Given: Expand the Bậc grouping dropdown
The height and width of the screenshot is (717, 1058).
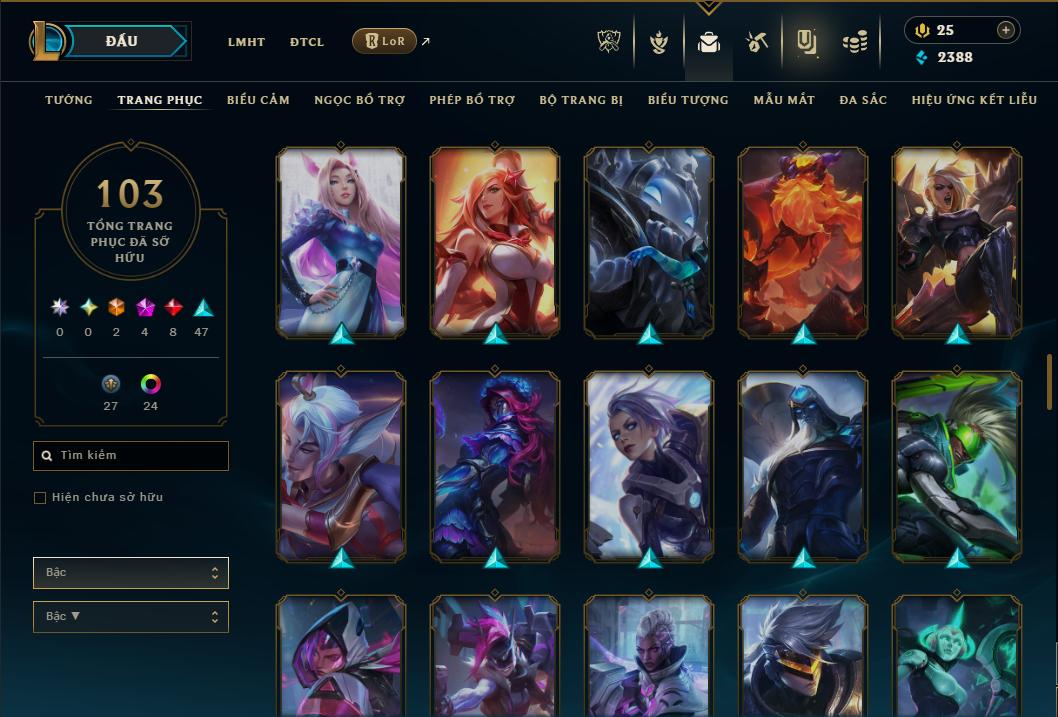Looking at the screenshot, I should [x=131, y=573].
